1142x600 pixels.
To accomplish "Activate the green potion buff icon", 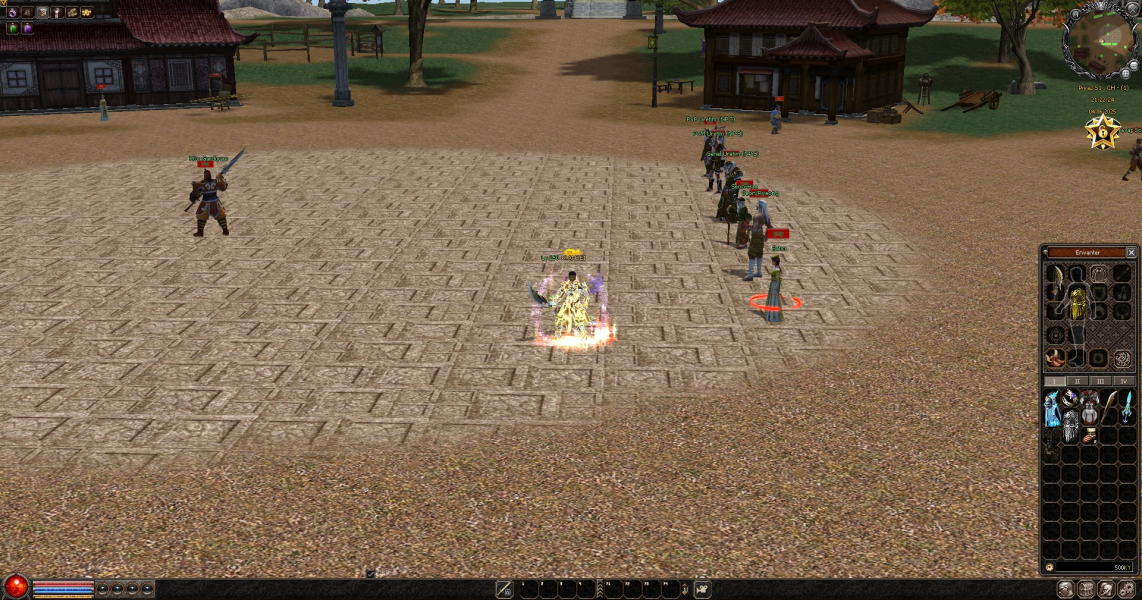I will (12, 28).
